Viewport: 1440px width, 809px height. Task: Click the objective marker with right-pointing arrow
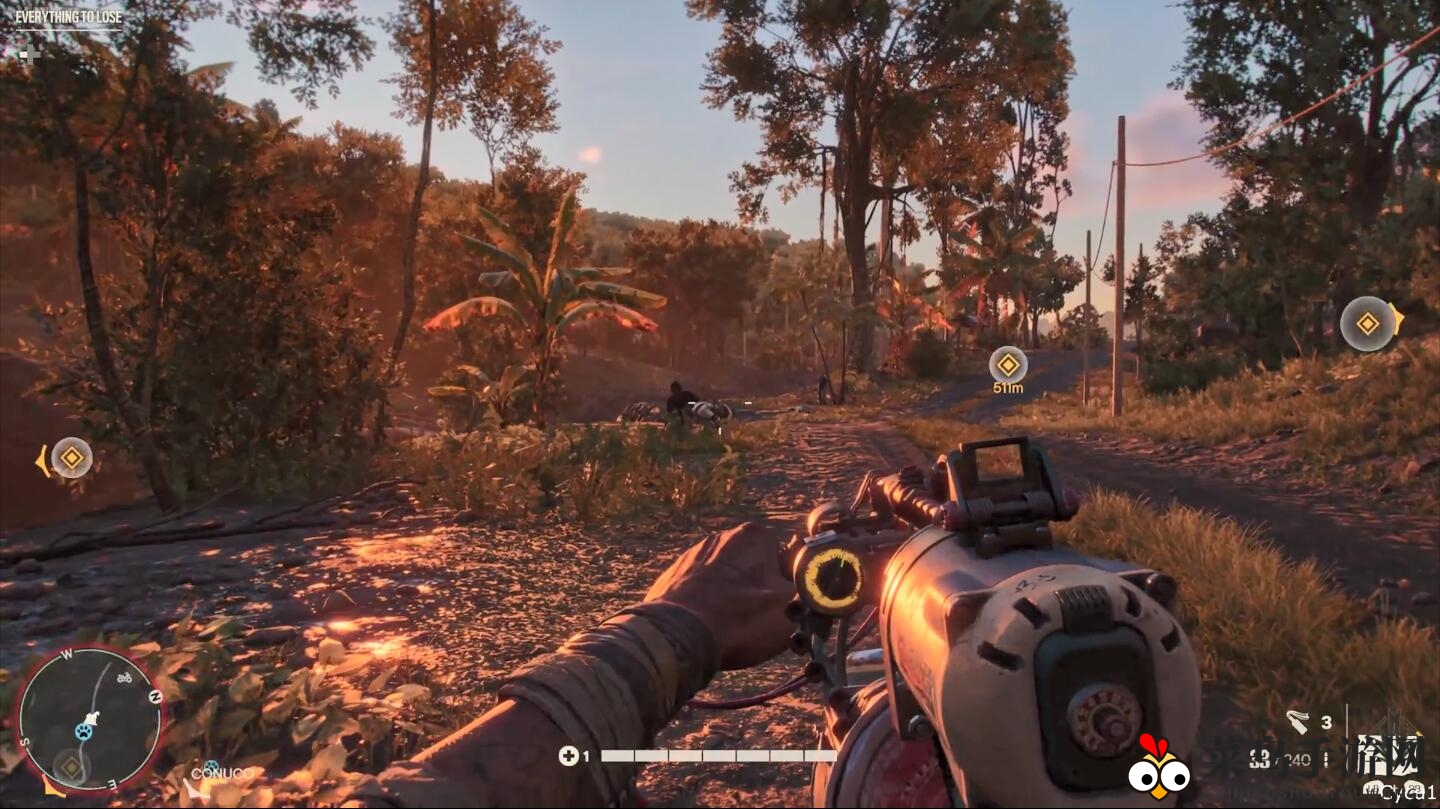(x=1367, y=323)
